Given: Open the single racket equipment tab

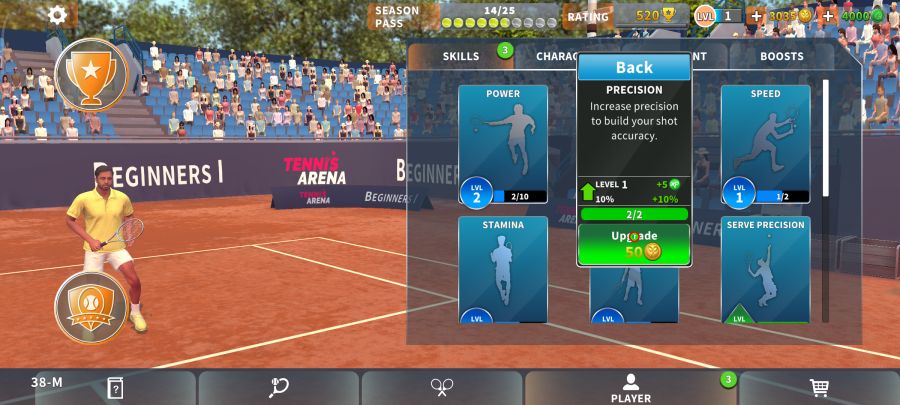Looking at the screenshot, I should 279,387.
